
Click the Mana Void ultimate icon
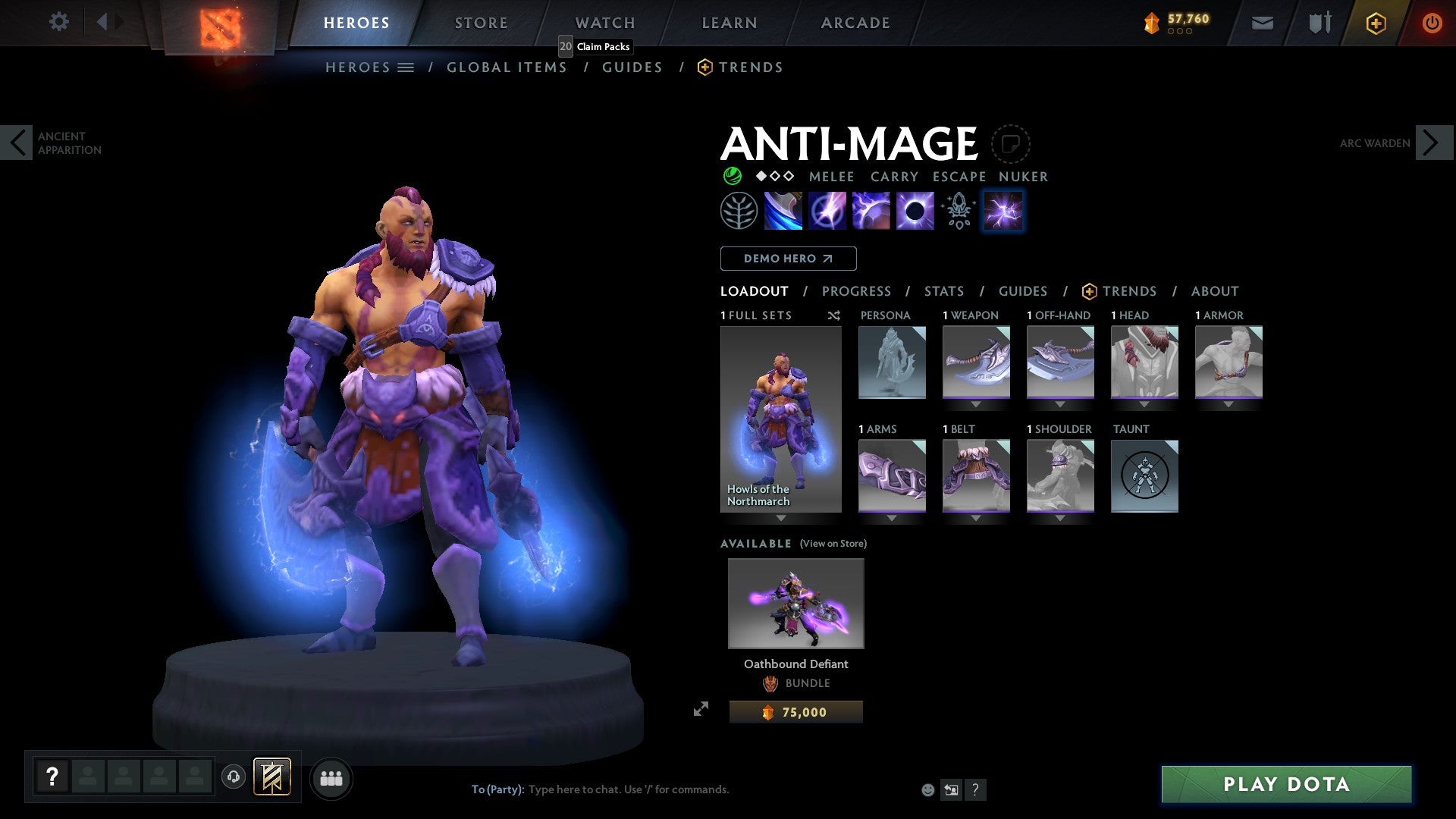click(x=915, y=210)
